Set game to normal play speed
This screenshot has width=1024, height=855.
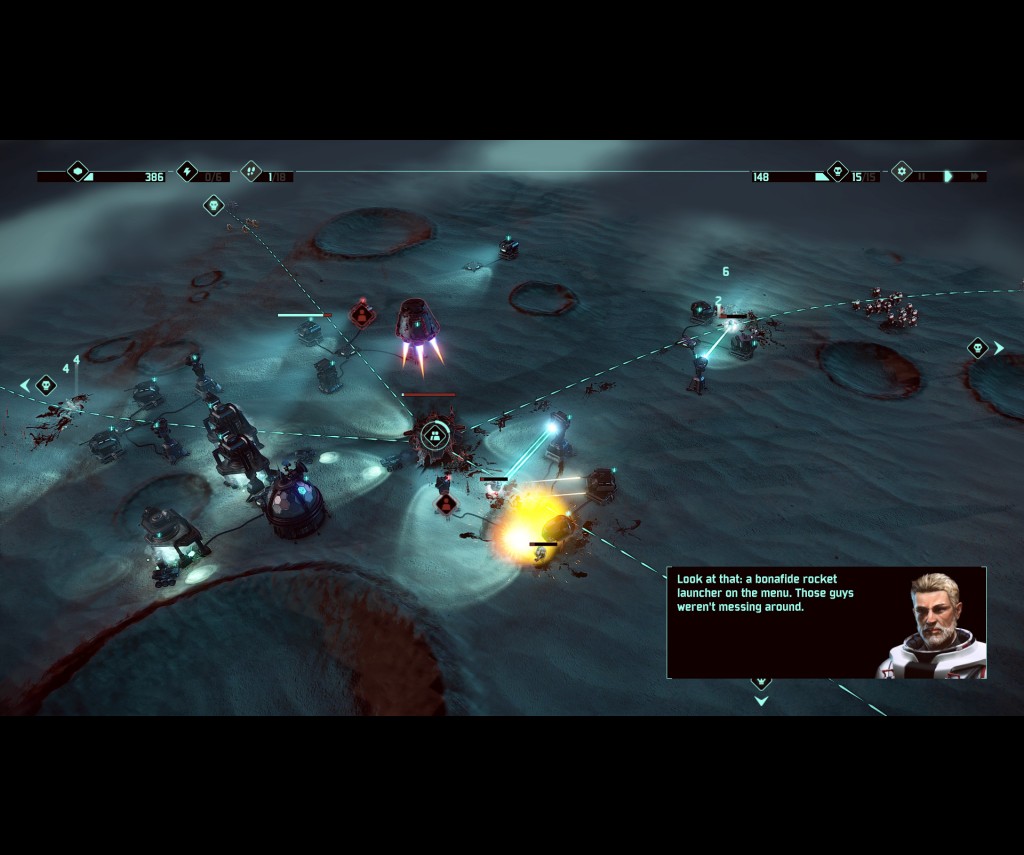[948, 177]
